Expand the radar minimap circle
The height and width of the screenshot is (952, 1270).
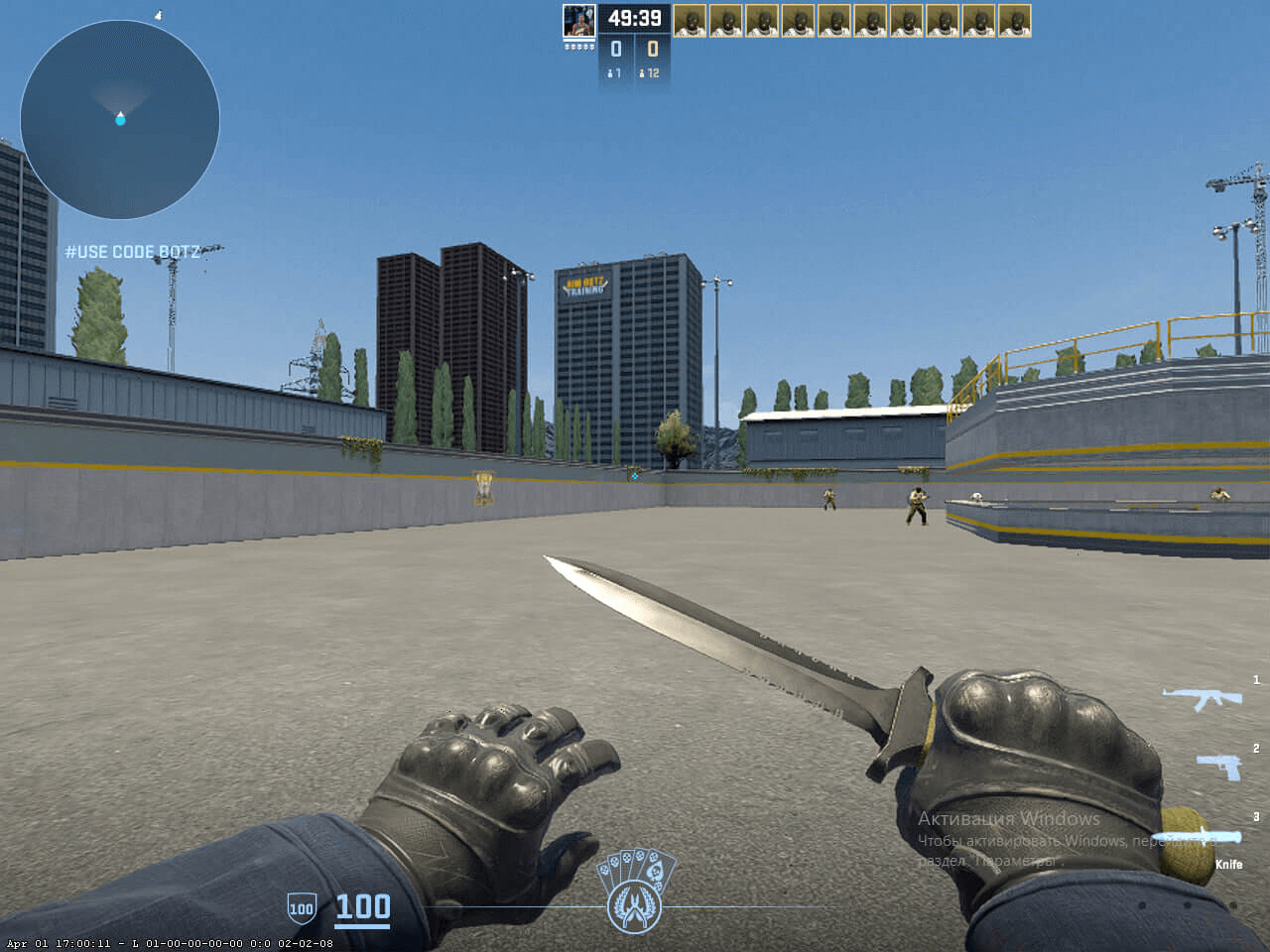tap(119, 118)
